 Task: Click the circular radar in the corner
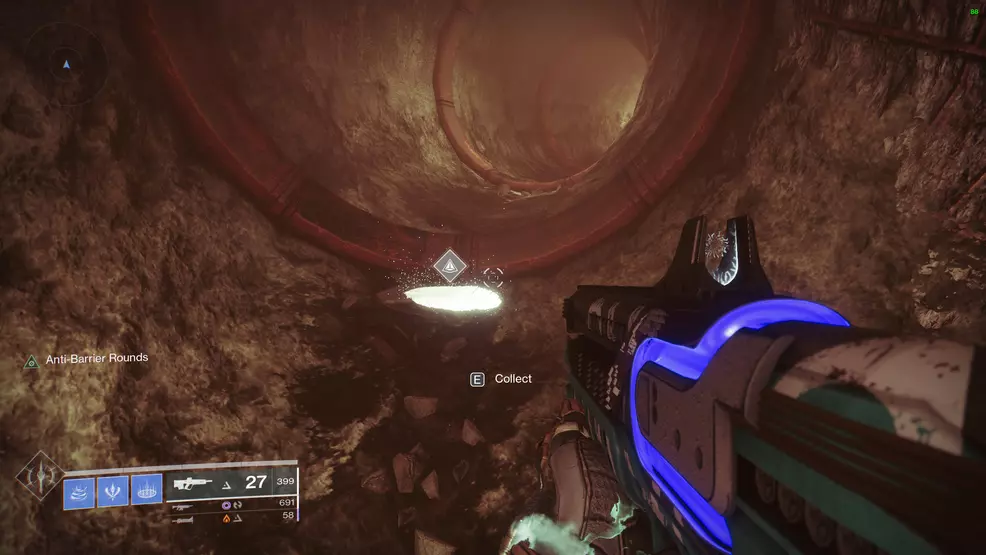click(67, 63)
